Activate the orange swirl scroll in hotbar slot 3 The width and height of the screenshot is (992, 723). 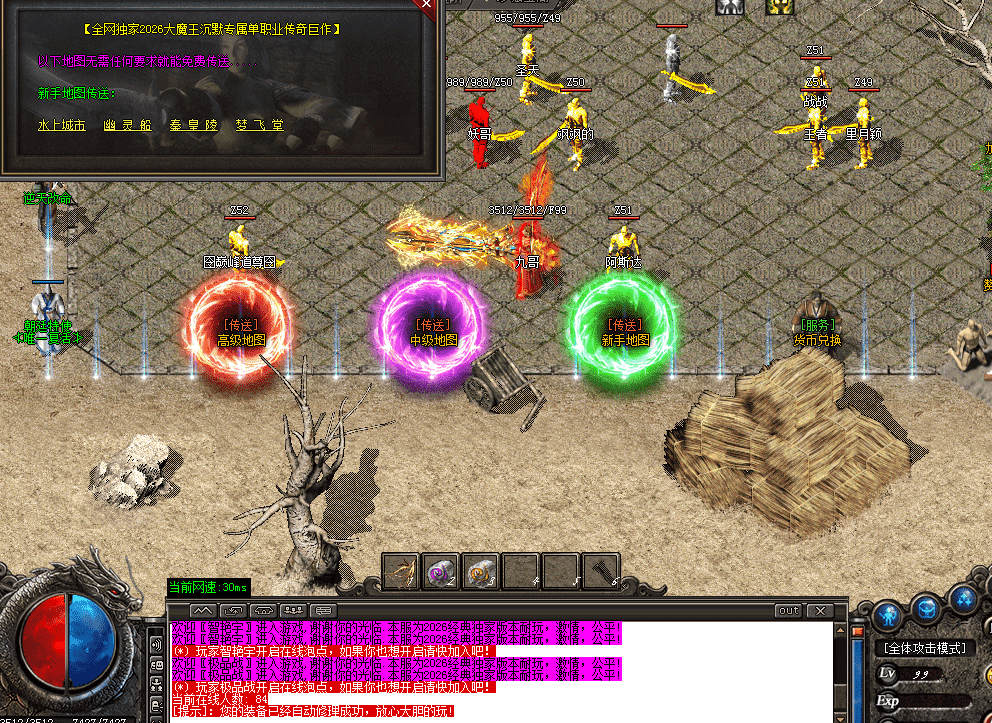481,571
